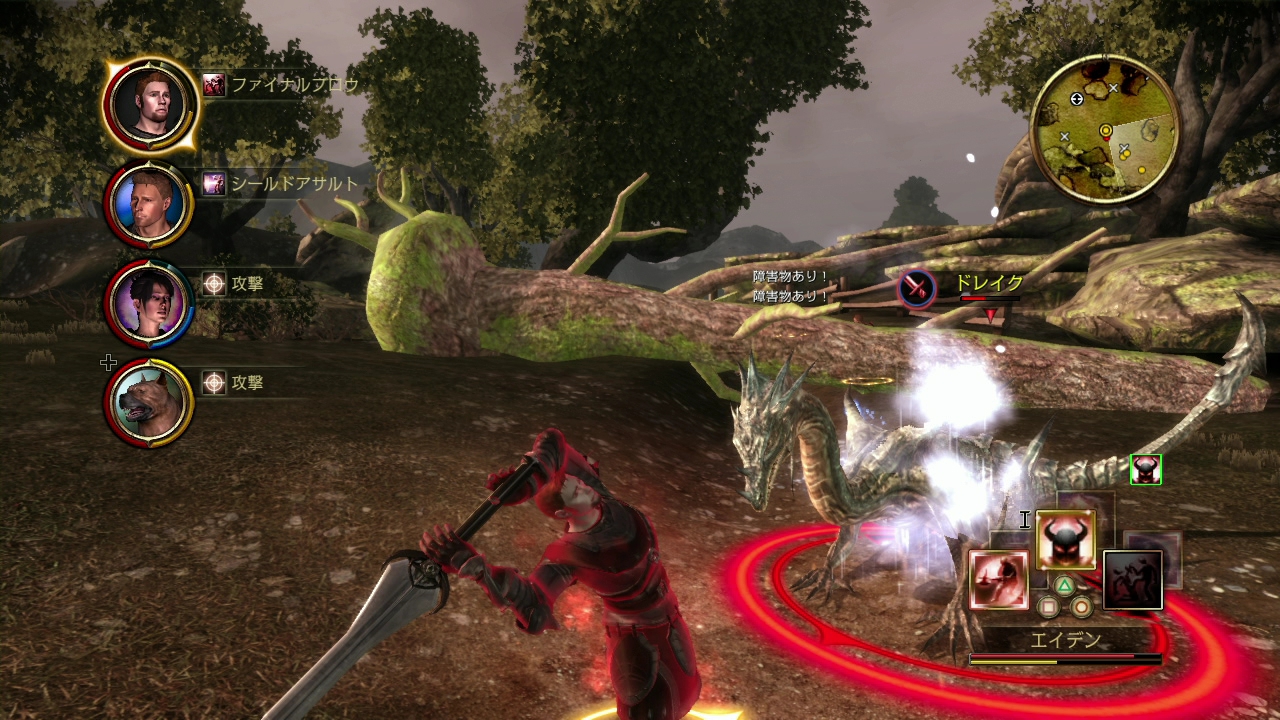Screen dimensions: 1280x720
Task: Select the highlighted red-haired leader portrait
Action: pos(150,105)
